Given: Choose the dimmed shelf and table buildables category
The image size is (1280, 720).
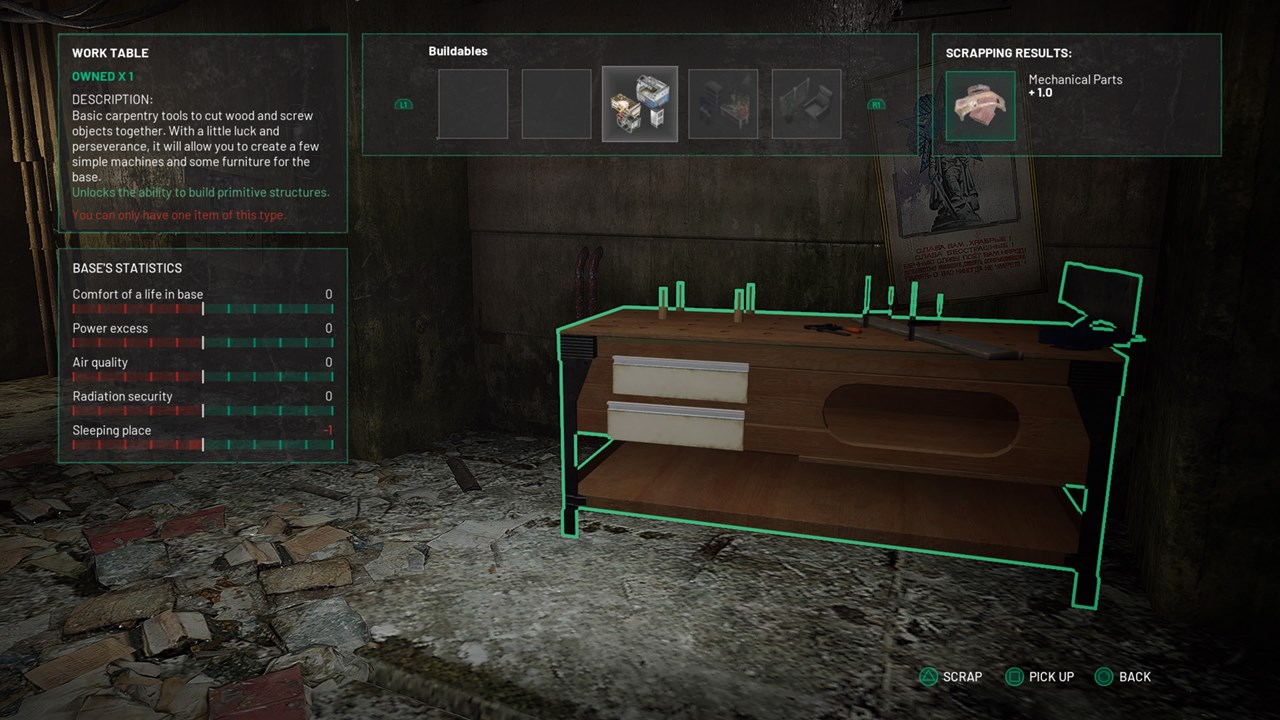Looking at the screenshot, I should [x=723, y=104].
